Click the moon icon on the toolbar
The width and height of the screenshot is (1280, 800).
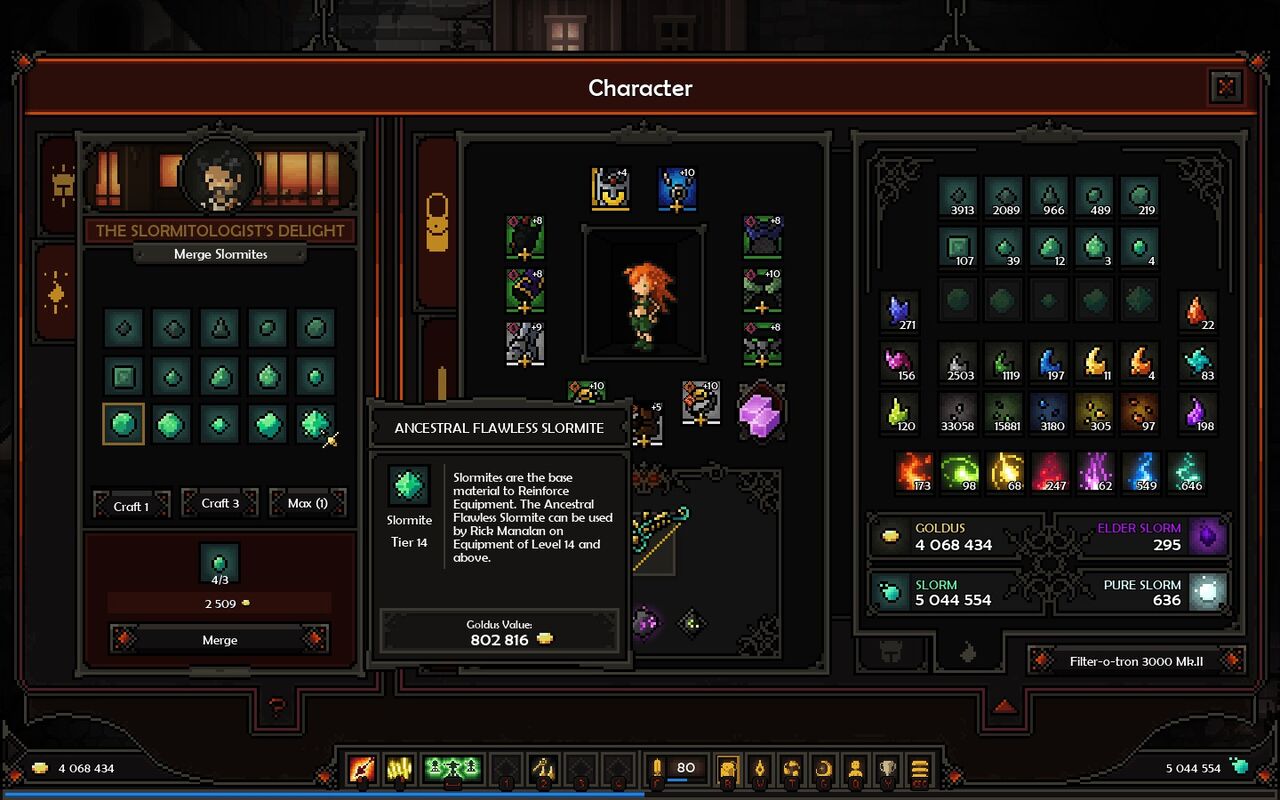click(x=823, y=770)
